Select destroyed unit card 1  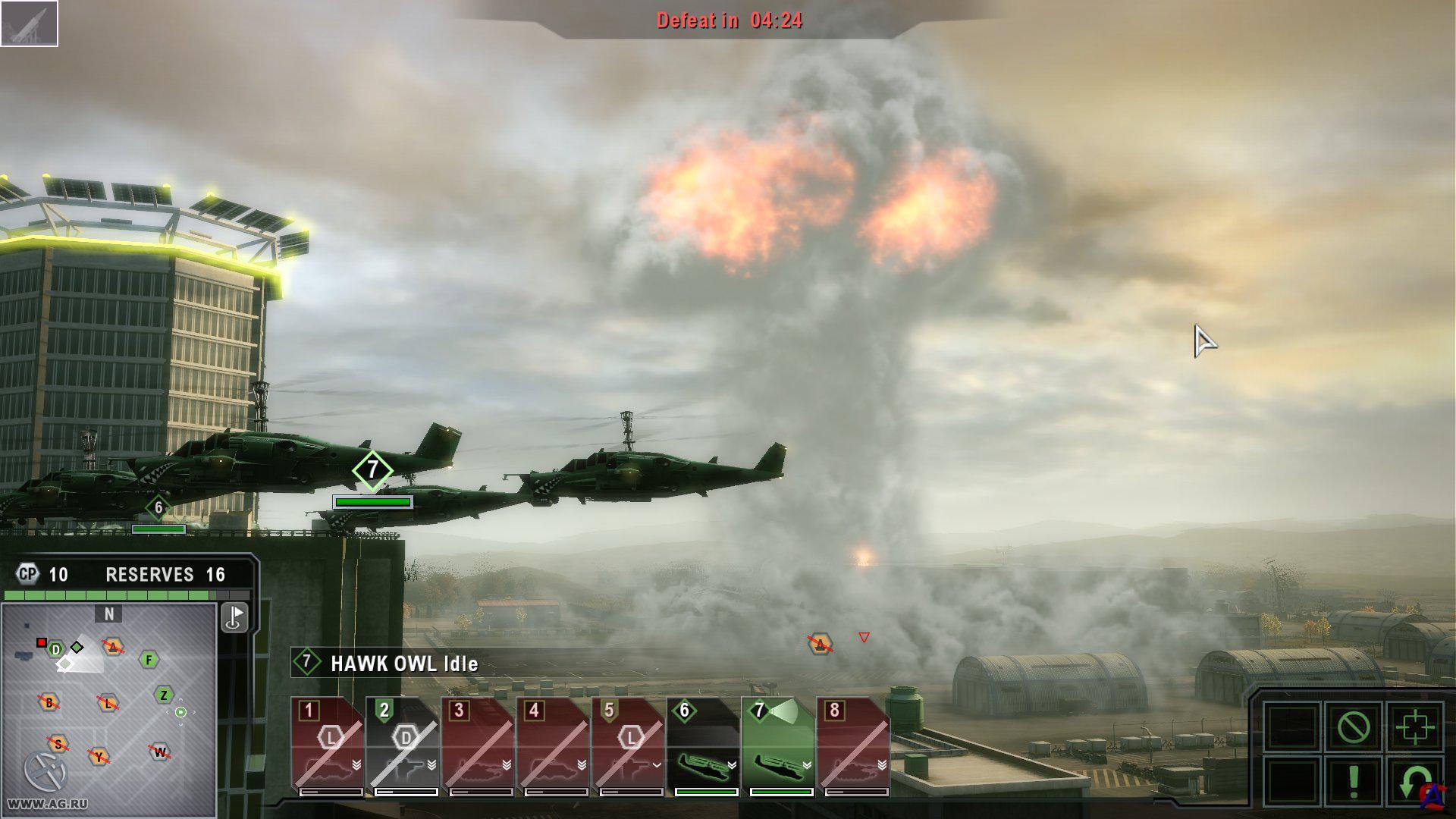[x=328, y=747]
